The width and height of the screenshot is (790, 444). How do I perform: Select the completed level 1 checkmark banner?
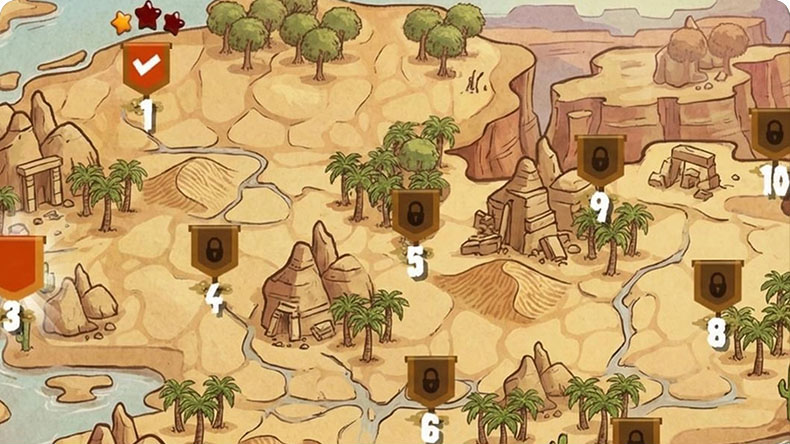(147, 68)
